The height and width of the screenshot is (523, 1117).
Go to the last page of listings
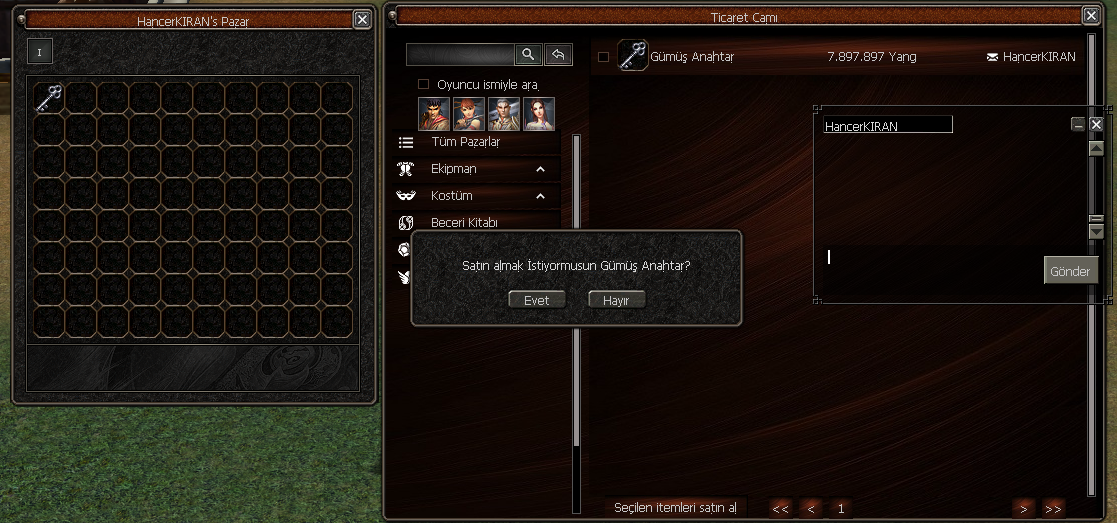[x=1053, y=508]
